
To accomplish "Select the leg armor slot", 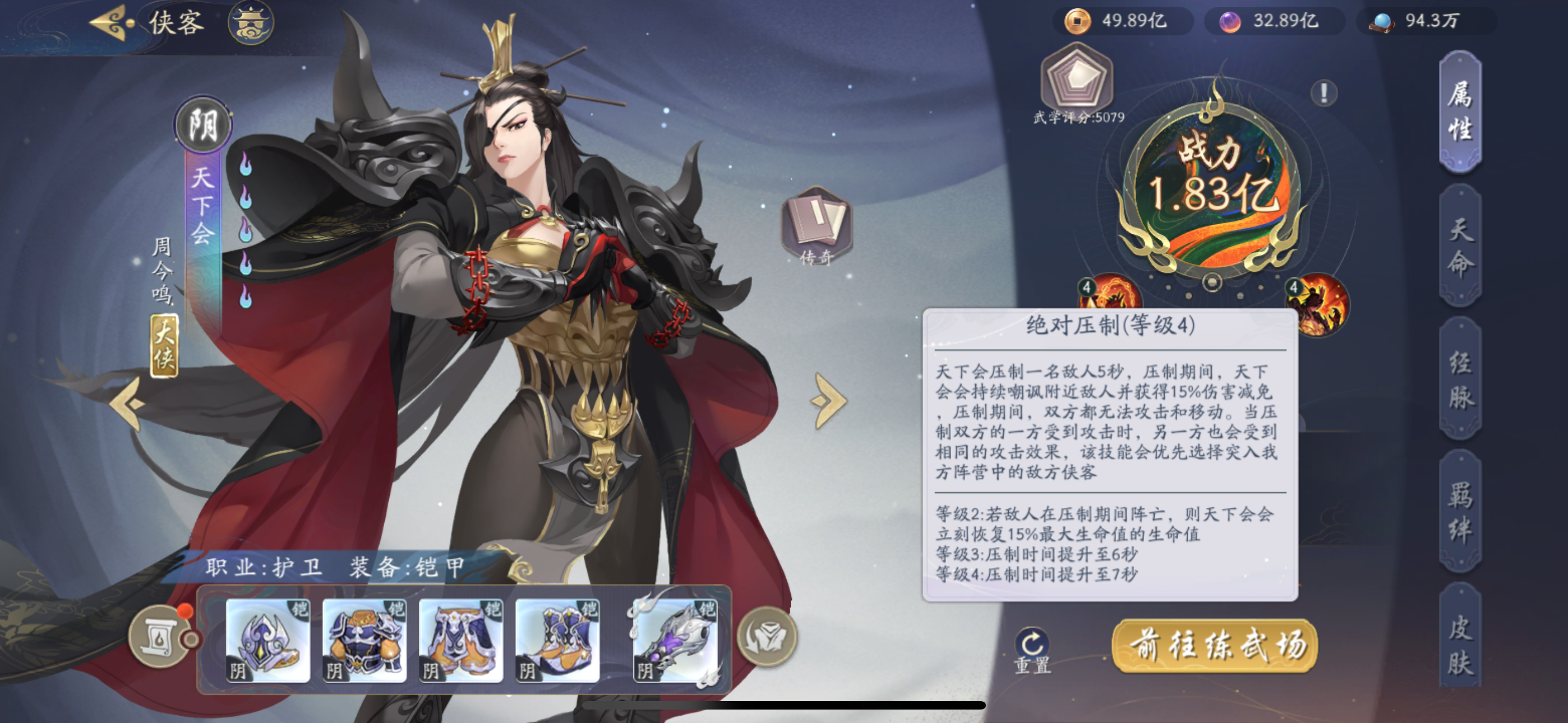I will [461, 639].
